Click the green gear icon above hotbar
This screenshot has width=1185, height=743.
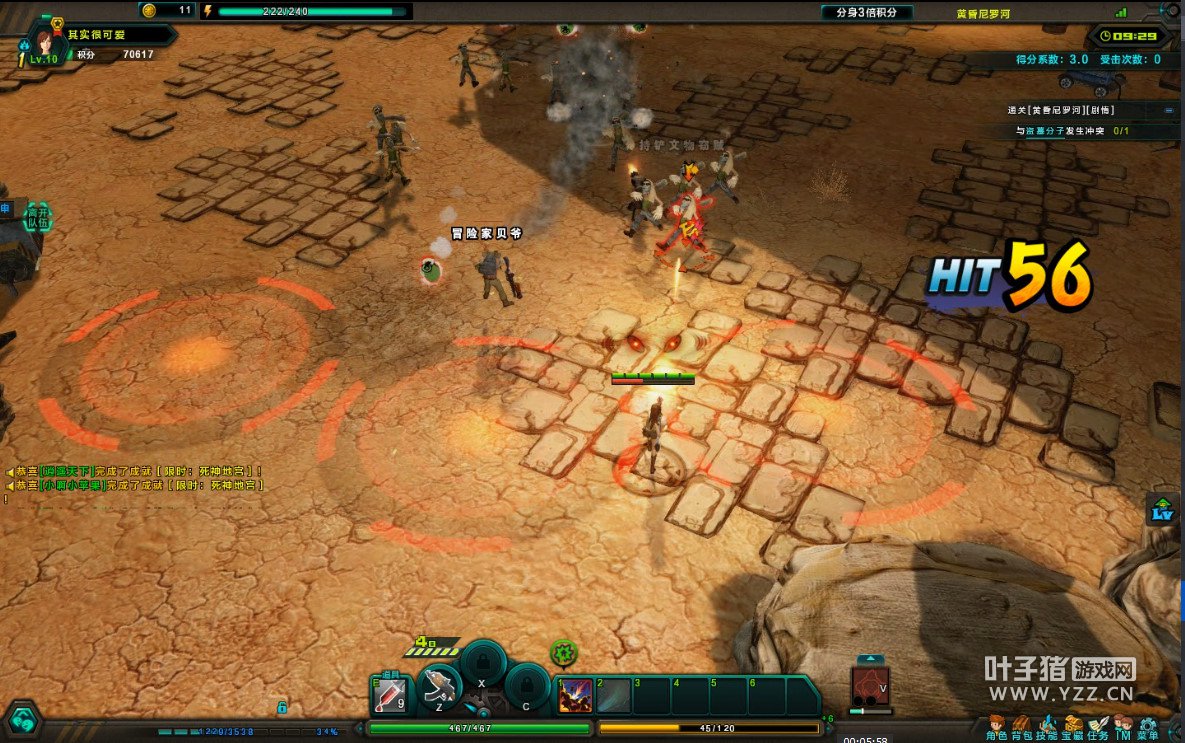564,652
